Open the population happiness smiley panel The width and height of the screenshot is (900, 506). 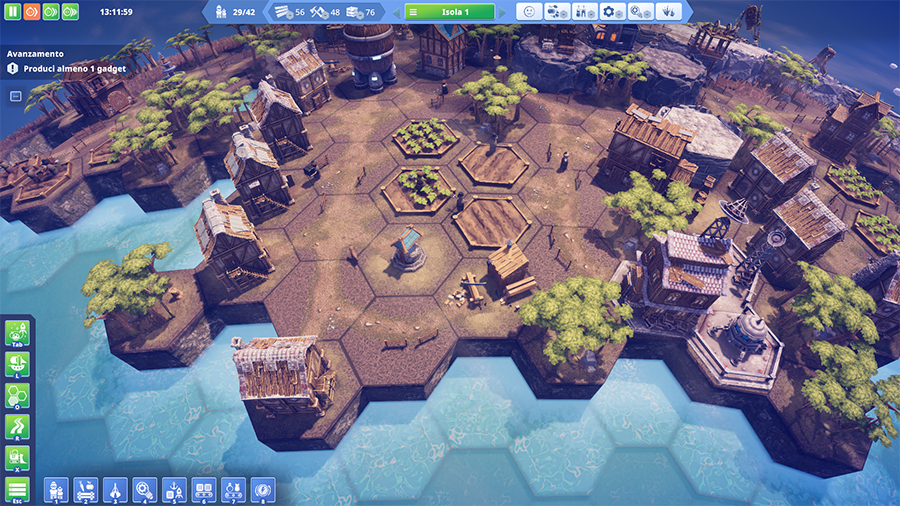tap(529, 12)
